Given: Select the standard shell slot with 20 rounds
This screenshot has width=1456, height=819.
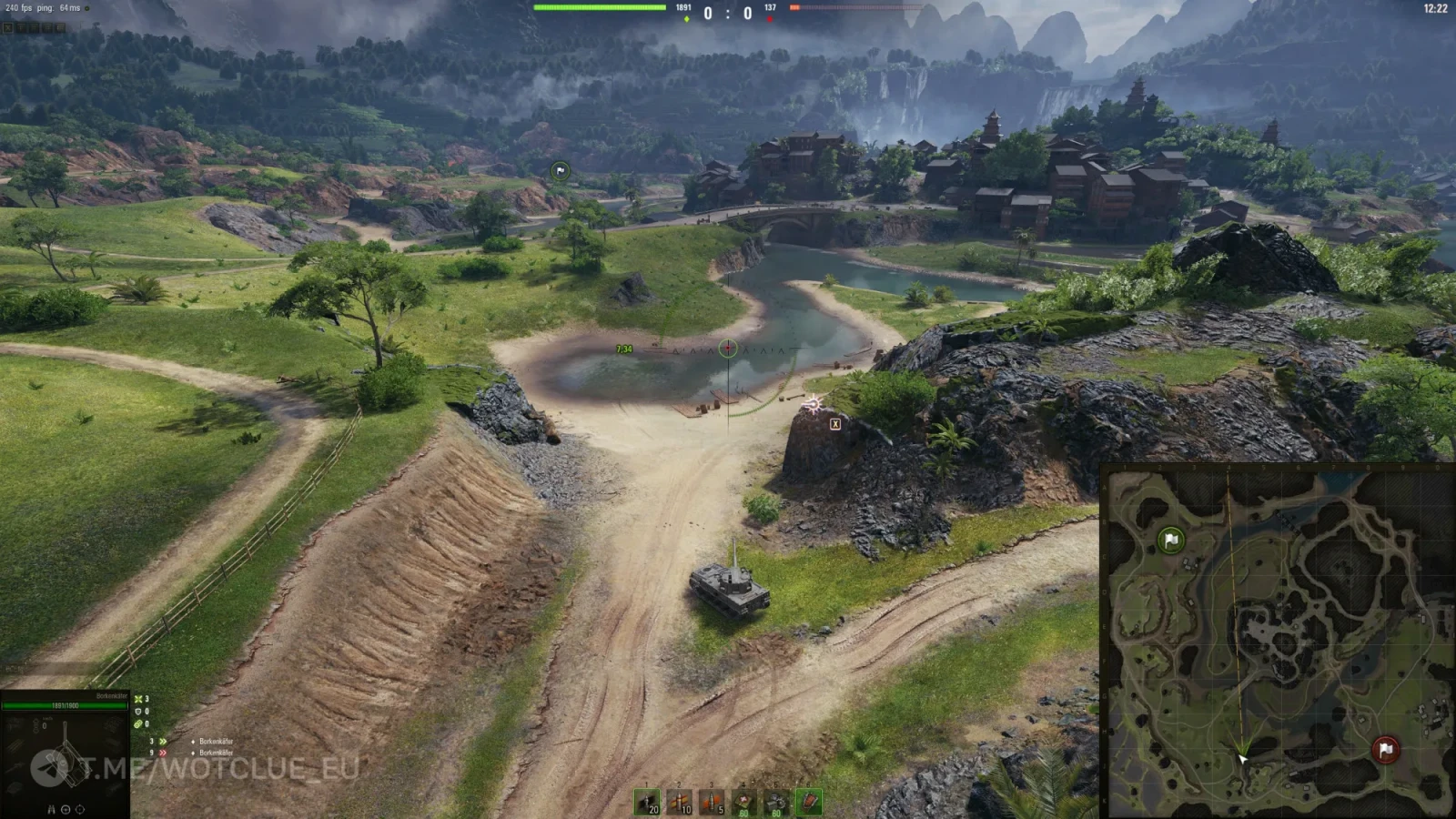Looking at the screenshot, I should 647,802.
